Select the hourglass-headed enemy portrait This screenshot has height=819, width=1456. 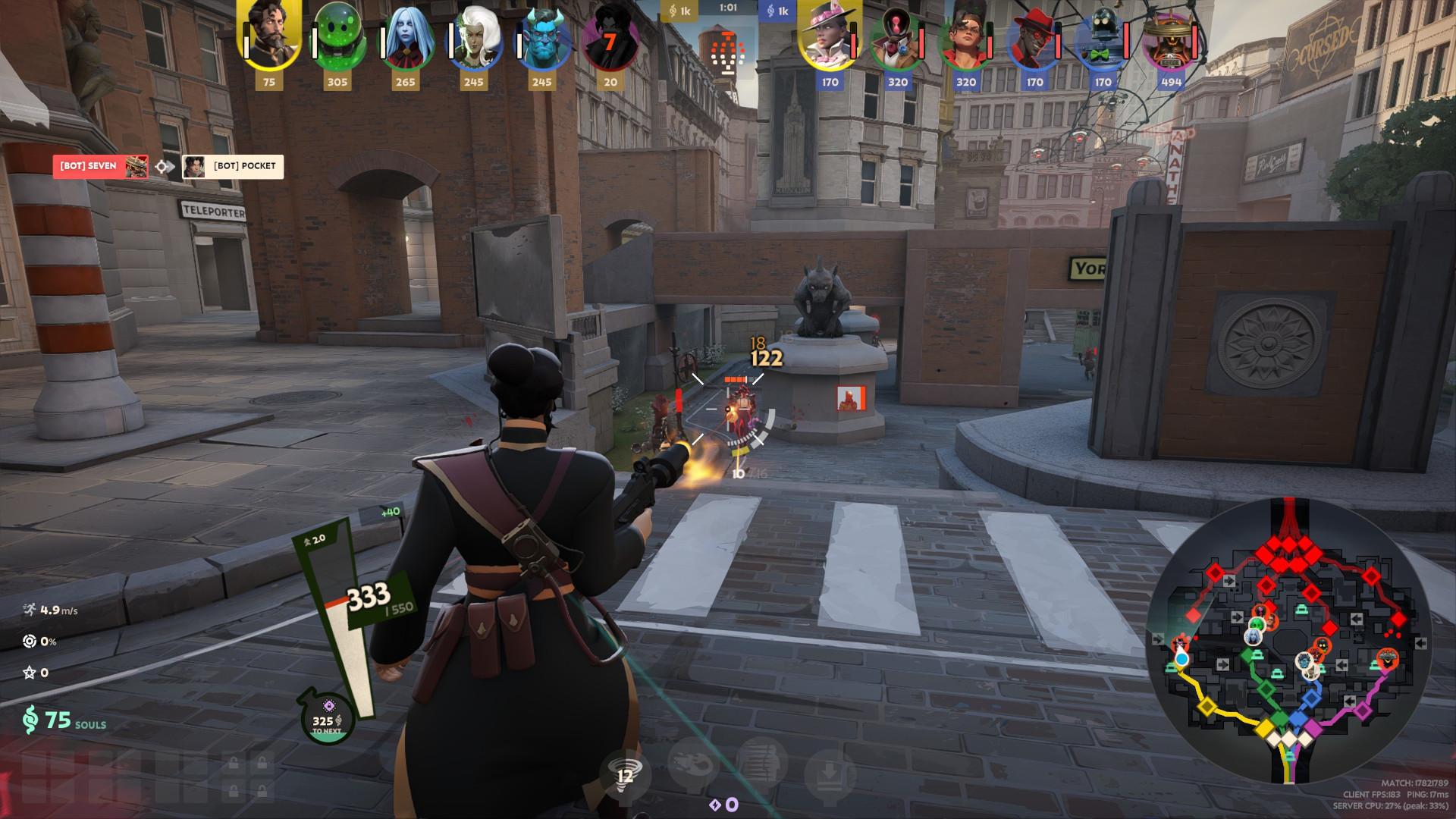[898, 39]
